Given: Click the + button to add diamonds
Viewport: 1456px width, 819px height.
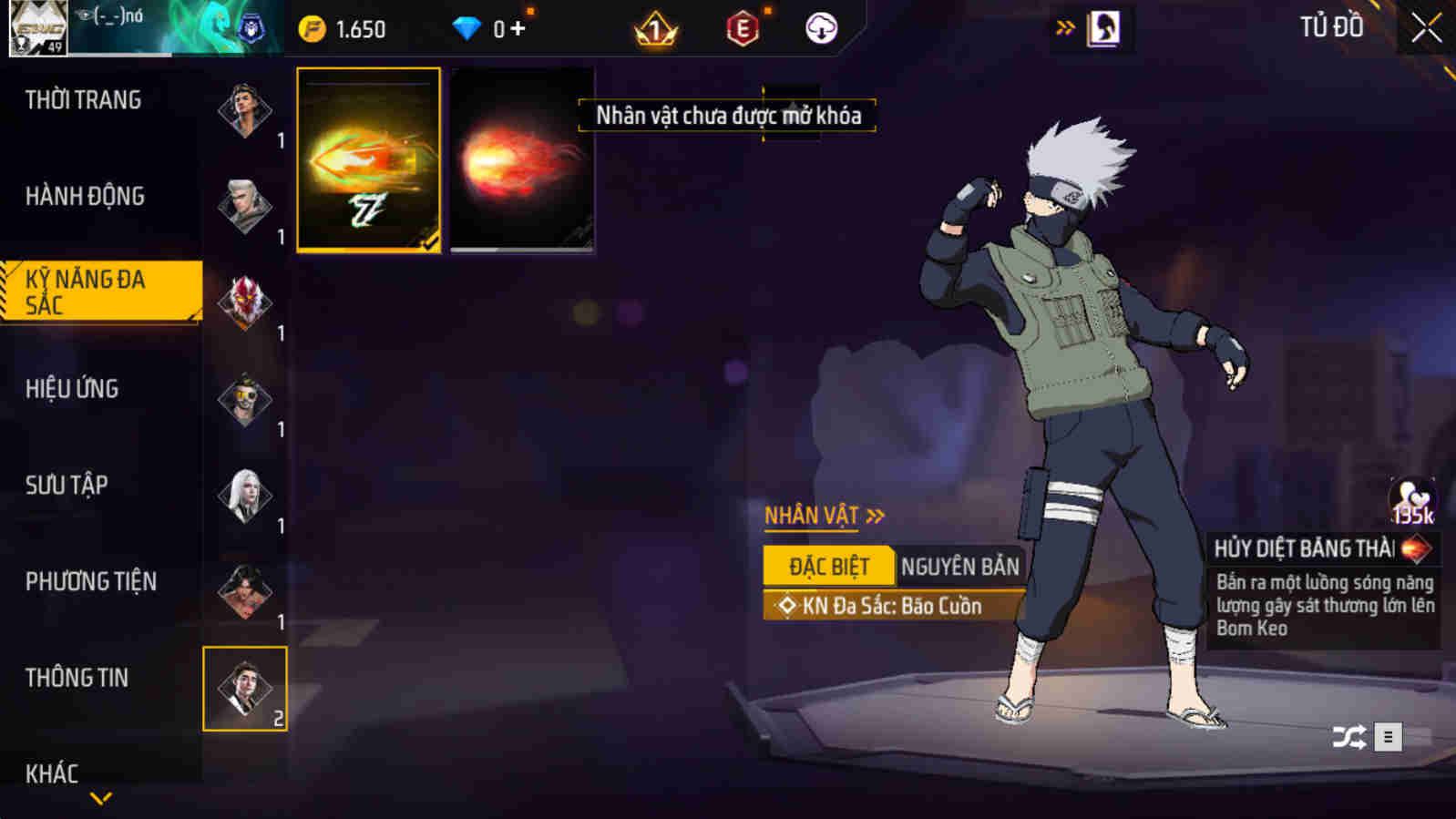Looking at the screenshot, I should (x=516, y=27).
